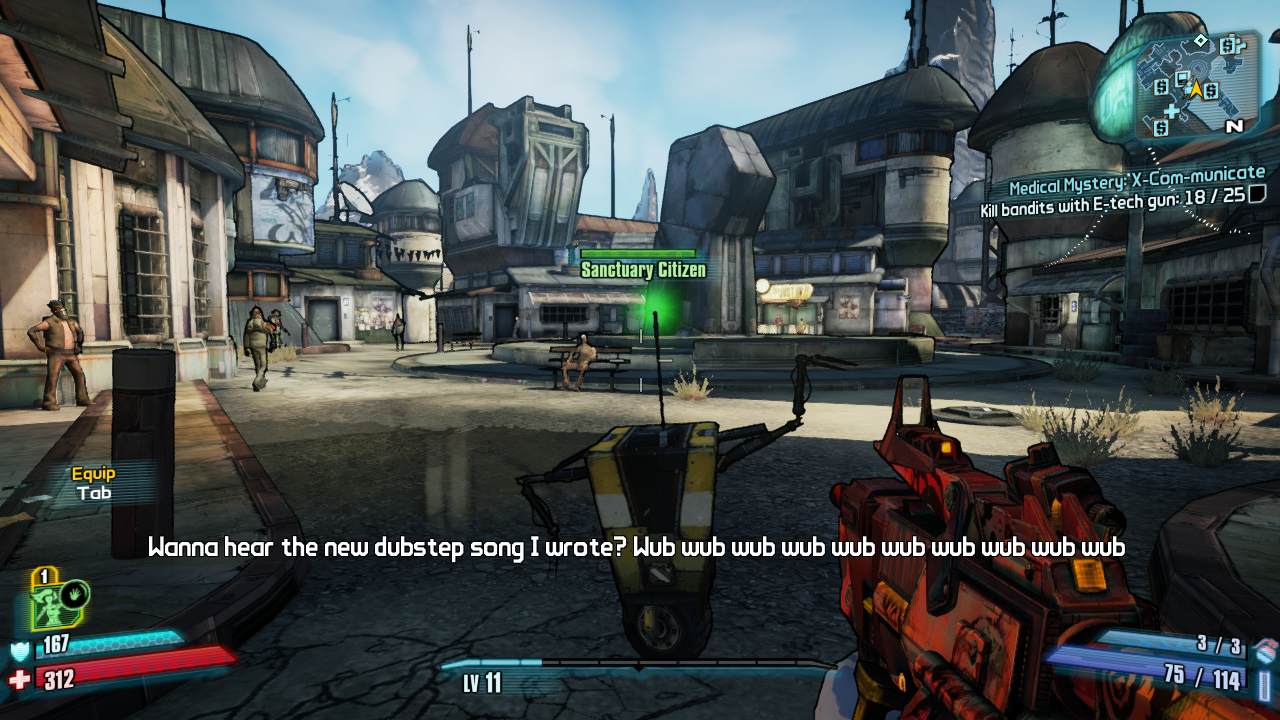Viewport: 1280px width, 720px height.
Task: Click the action skill icon
Action: [x=61, y=605]
